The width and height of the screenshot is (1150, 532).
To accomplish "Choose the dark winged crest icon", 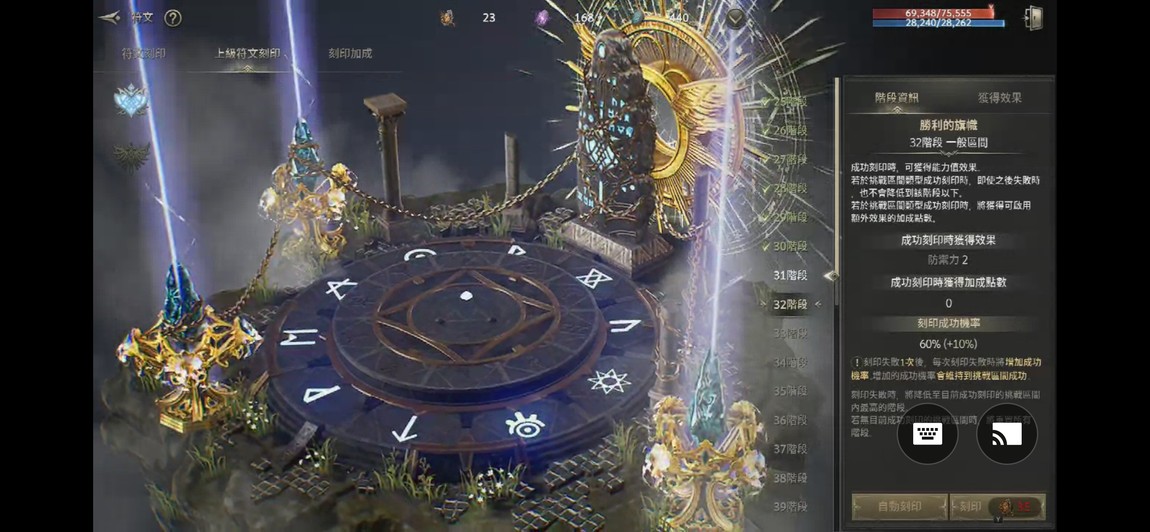I will click(x=130, y=155).
